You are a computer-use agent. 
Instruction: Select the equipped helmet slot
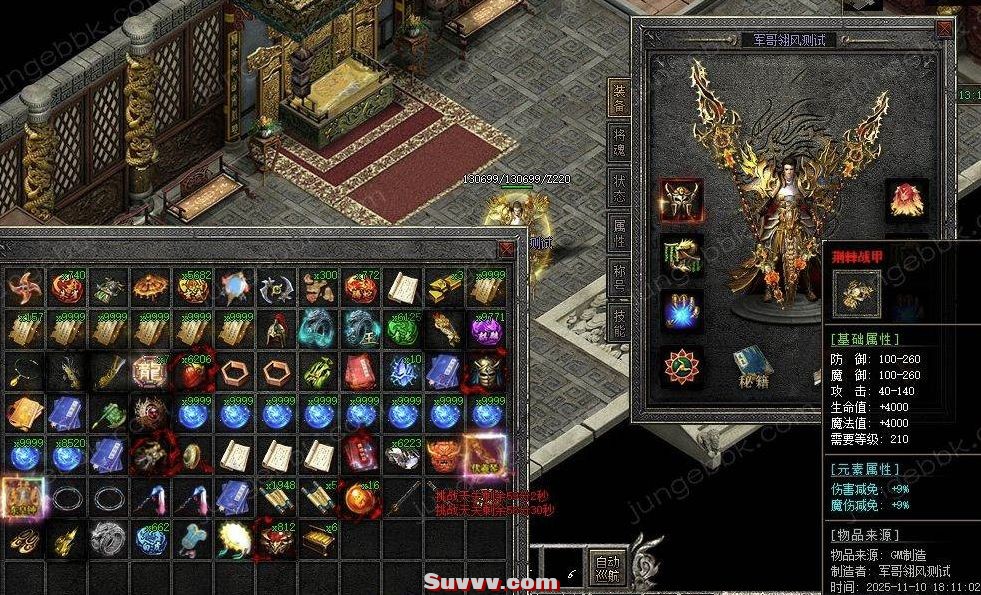point(681,201)
